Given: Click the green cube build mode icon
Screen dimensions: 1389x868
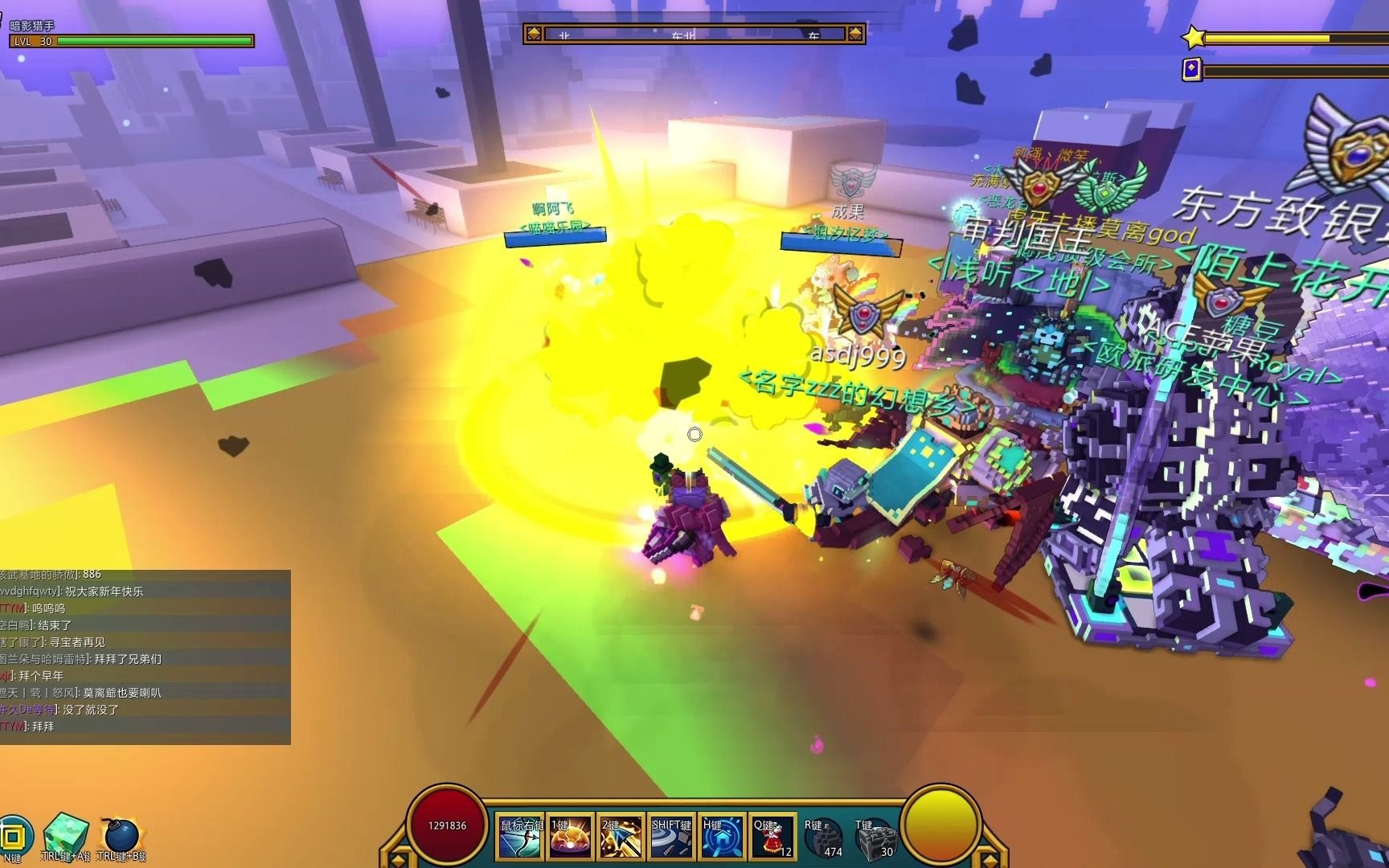Looking at the screenshot, I should (64, 836).
